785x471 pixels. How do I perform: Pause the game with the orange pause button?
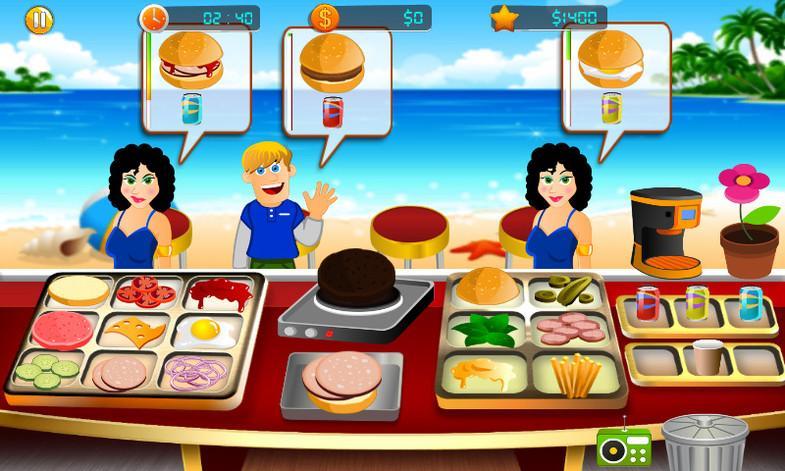[38, 19]
